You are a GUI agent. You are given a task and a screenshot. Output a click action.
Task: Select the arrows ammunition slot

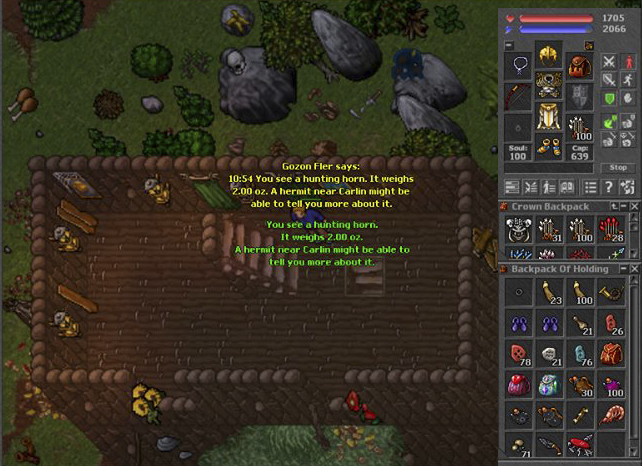(579, 126)
